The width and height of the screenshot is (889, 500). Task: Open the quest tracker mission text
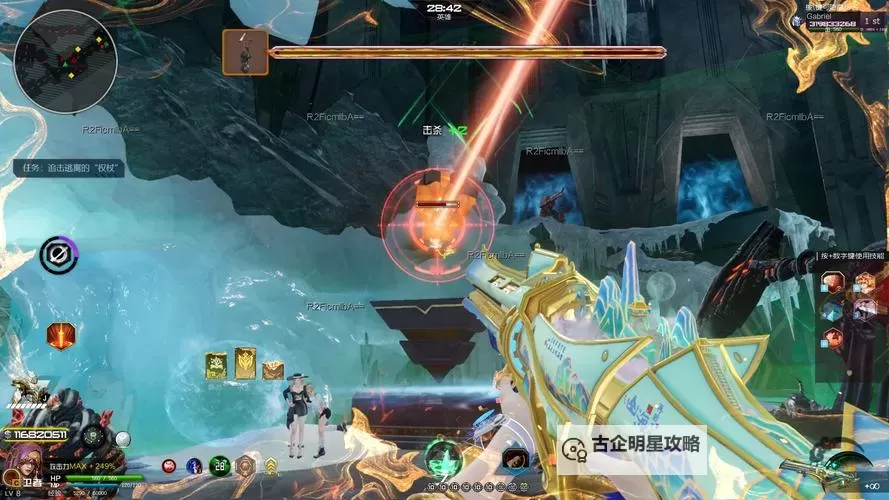point(69,169)
